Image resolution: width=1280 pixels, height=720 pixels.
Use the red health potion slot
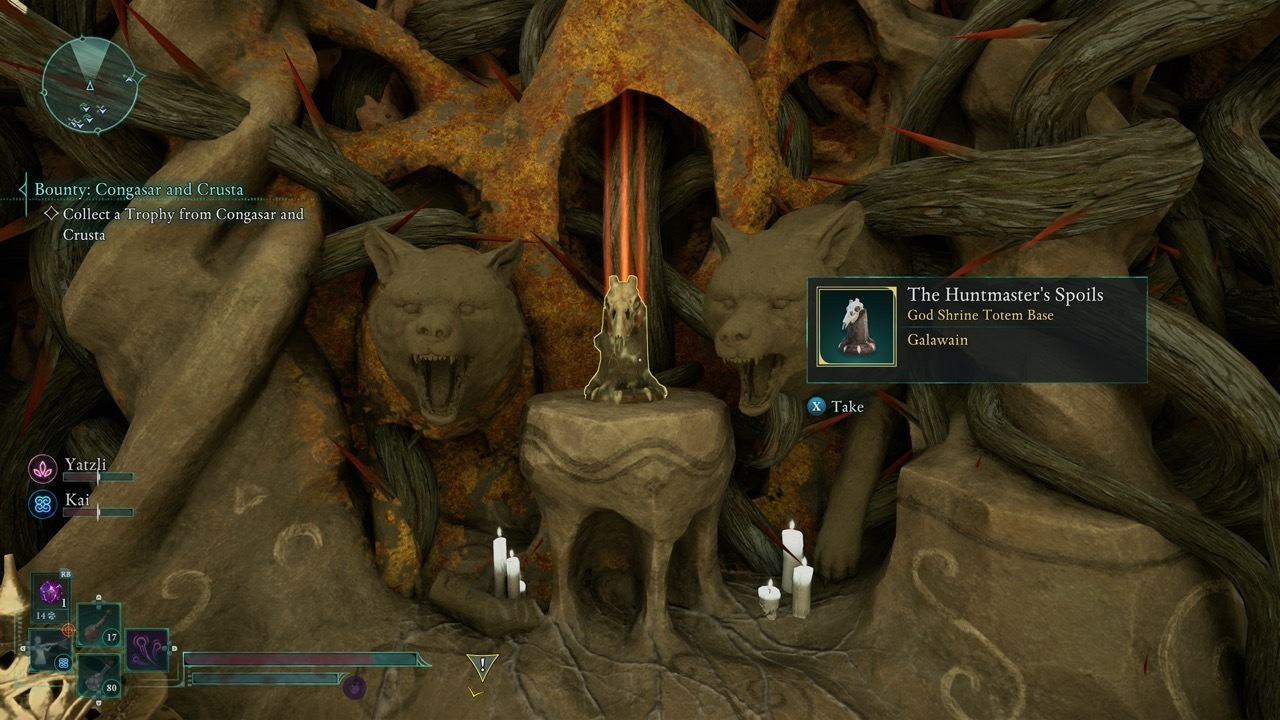coord(99,625)
